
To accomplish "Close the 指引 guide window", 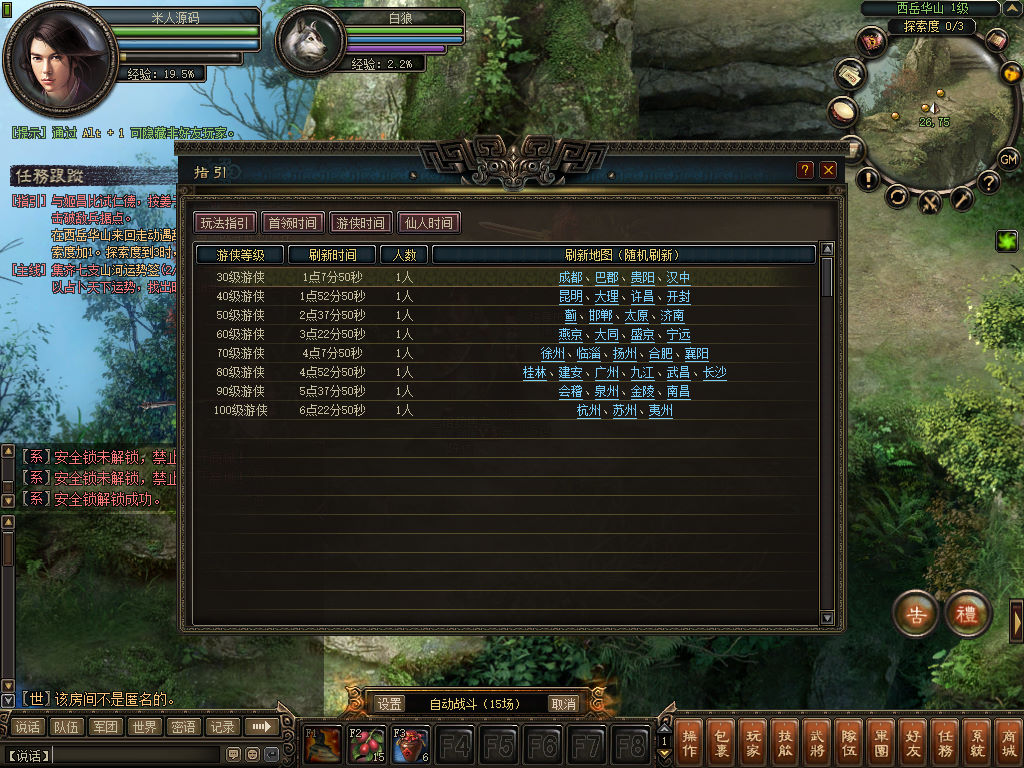I will 828,170.
